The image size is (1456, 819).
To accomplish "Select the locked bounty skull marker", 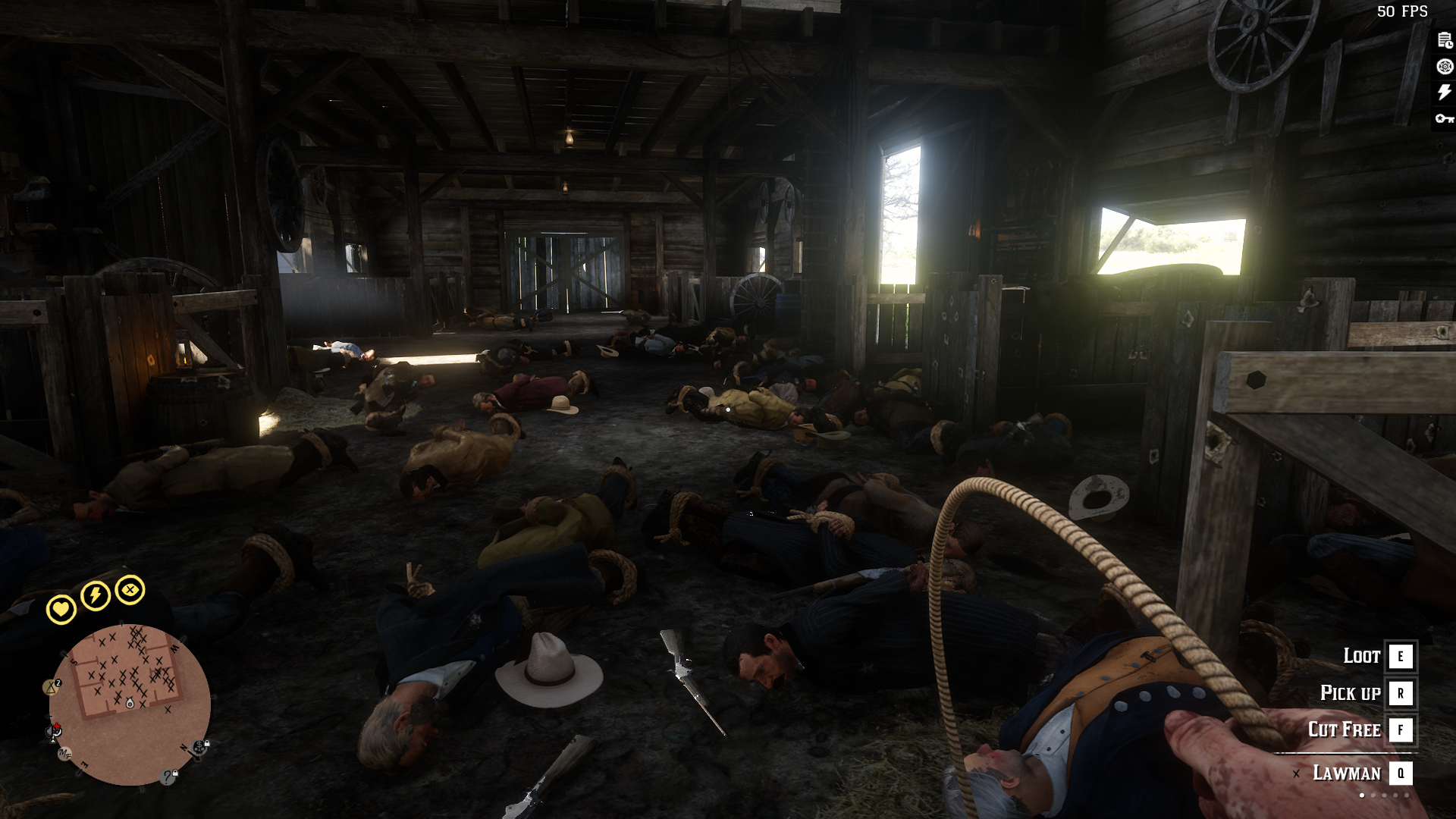I will click(x=200, y=748).
